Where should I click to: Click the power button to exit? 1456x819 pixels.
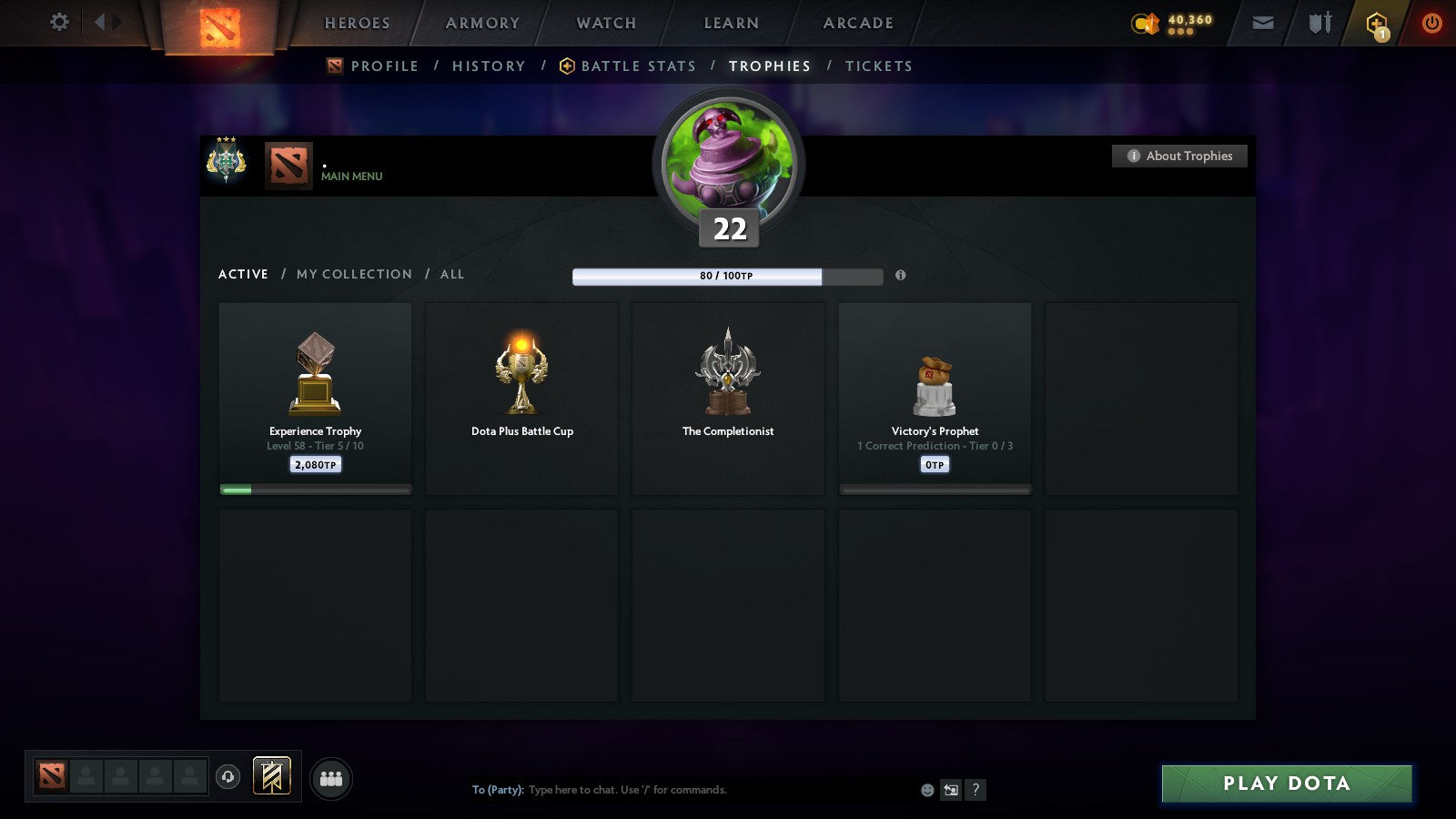coord(1431,22)
